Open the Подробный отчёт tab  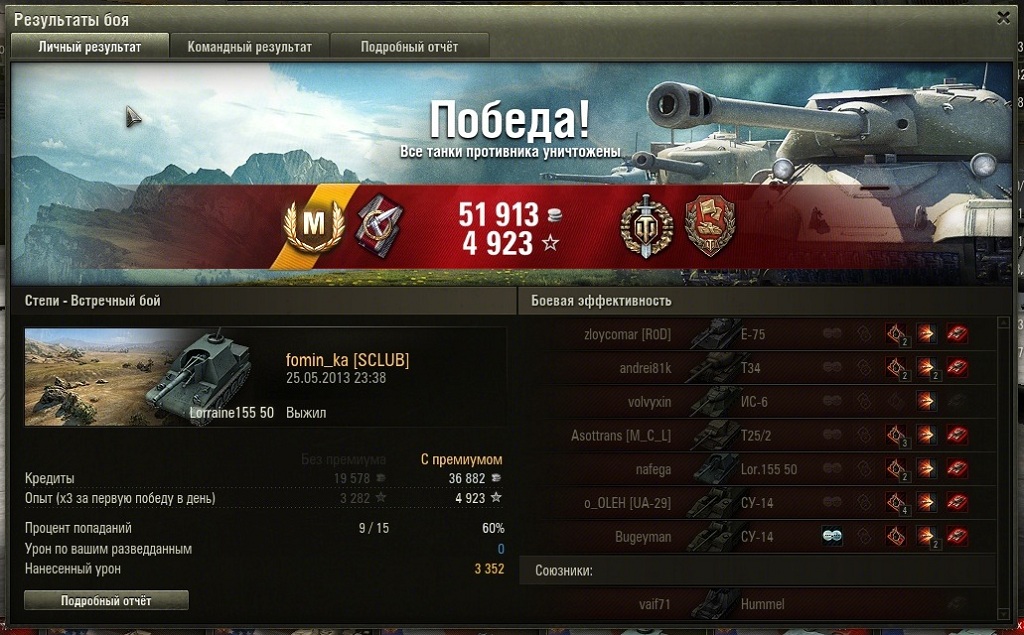pos(409,47)
